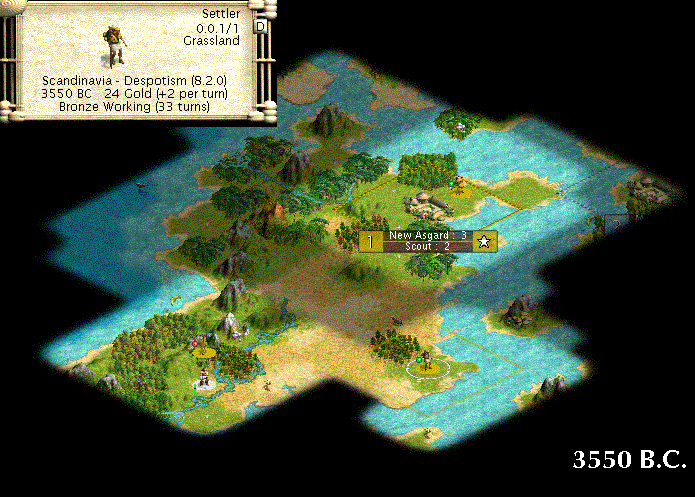Click the small D button on the info panel
This screenshot has height=497, width=695.
click(261, 27)
